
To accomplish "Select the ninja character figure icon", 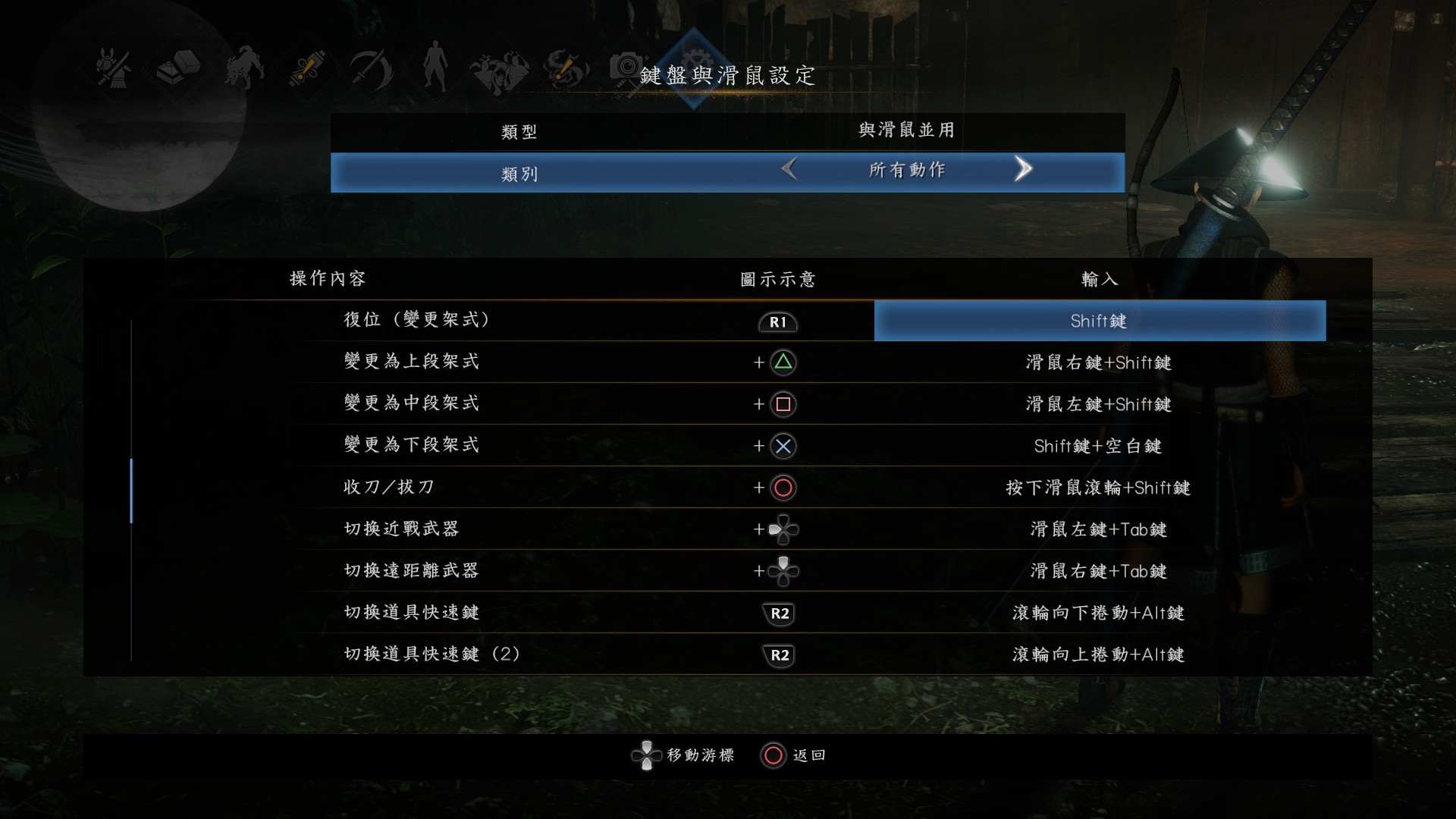I will tap(434, 68).
